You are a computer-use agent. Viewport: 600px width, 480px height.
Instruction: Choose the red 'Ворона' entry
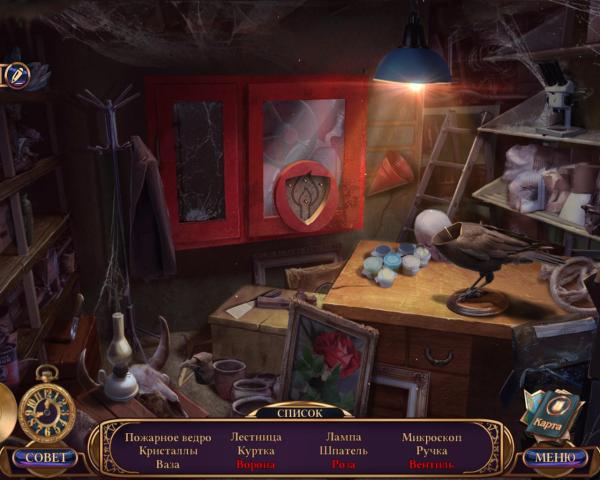click(x=256, y=465)
